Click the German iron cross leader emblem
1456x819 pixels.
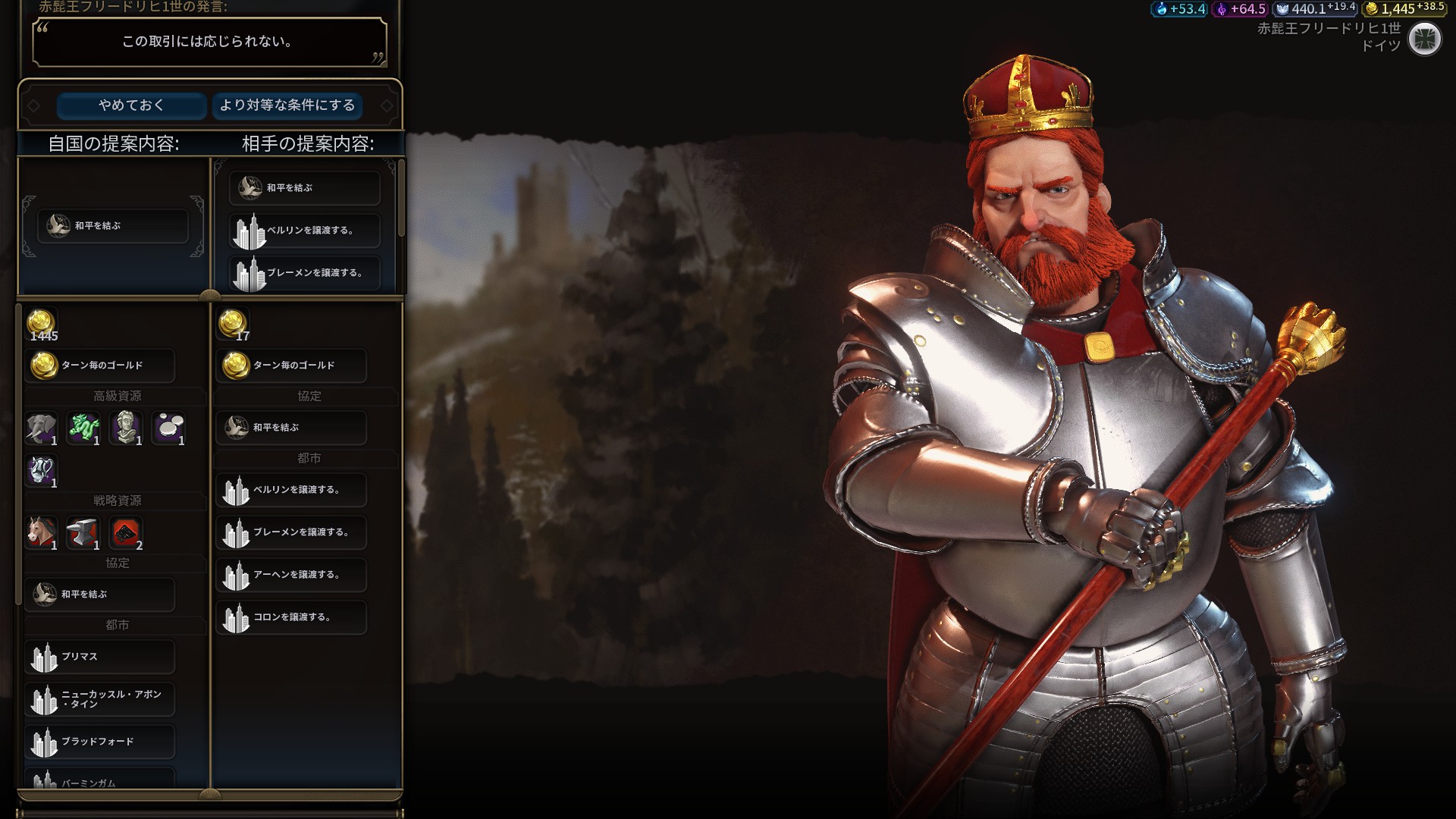(1425, 39)
